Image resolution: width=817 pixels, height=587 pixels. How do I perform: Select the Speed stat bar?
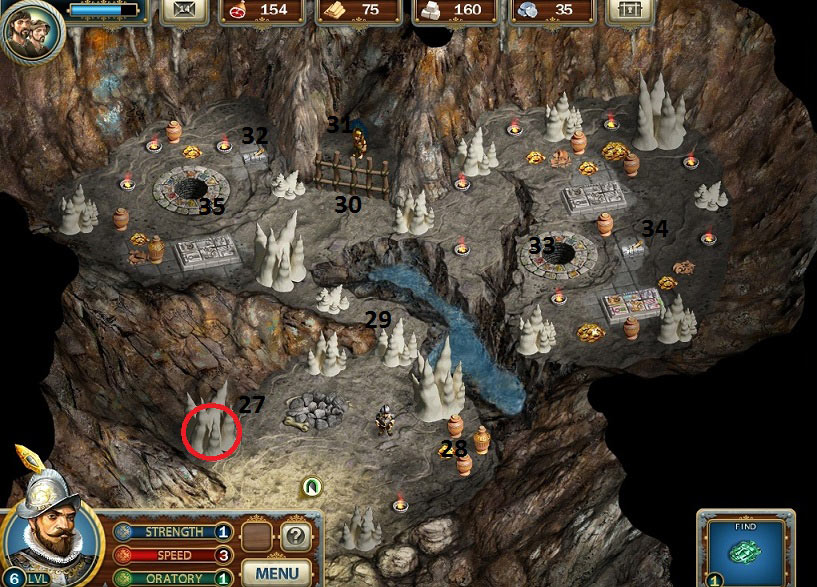pyautogui.click(x=174, y=555)
